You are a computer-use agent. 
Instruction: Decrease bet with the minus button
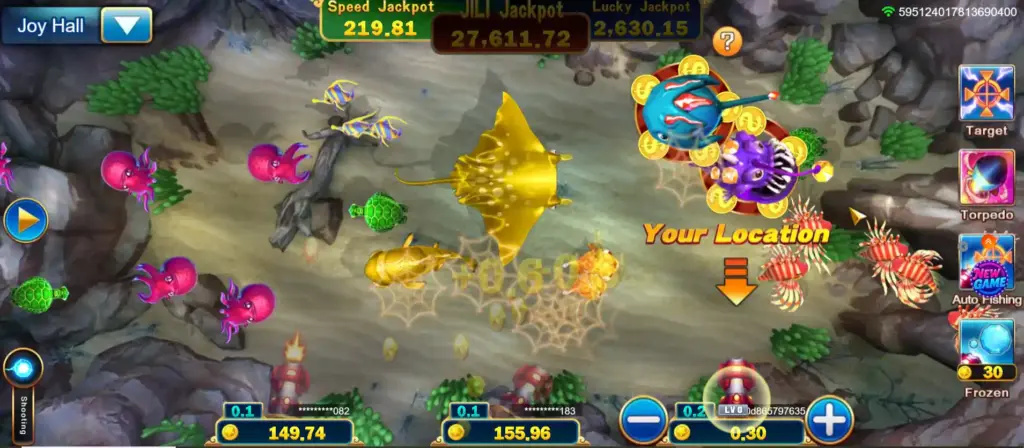(643, 419)
